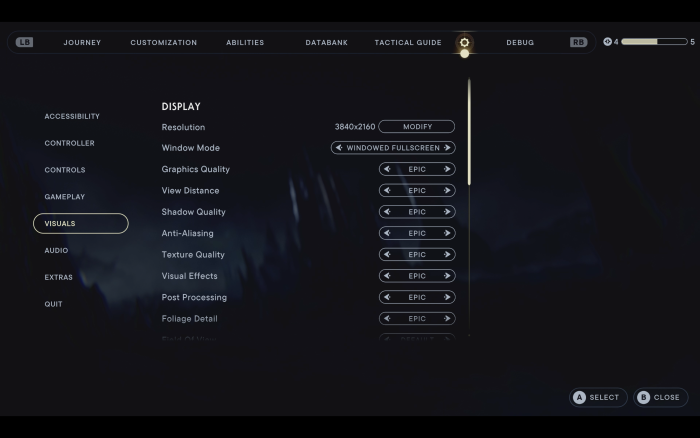Click the settings gear icon
700x438 pixels.
465,43
